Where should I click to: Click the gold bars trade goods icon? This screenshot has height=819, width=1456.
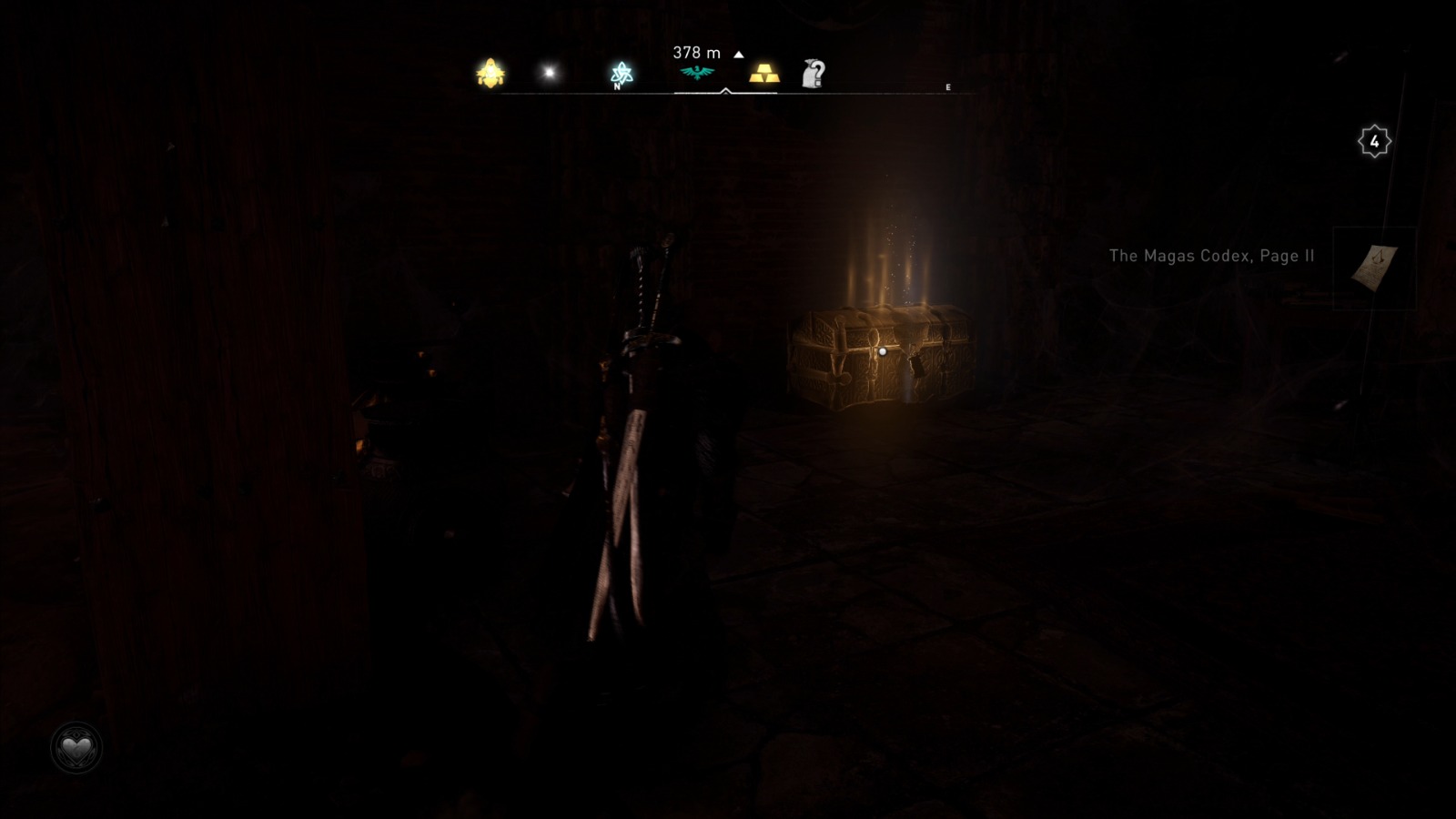(763, 74)
